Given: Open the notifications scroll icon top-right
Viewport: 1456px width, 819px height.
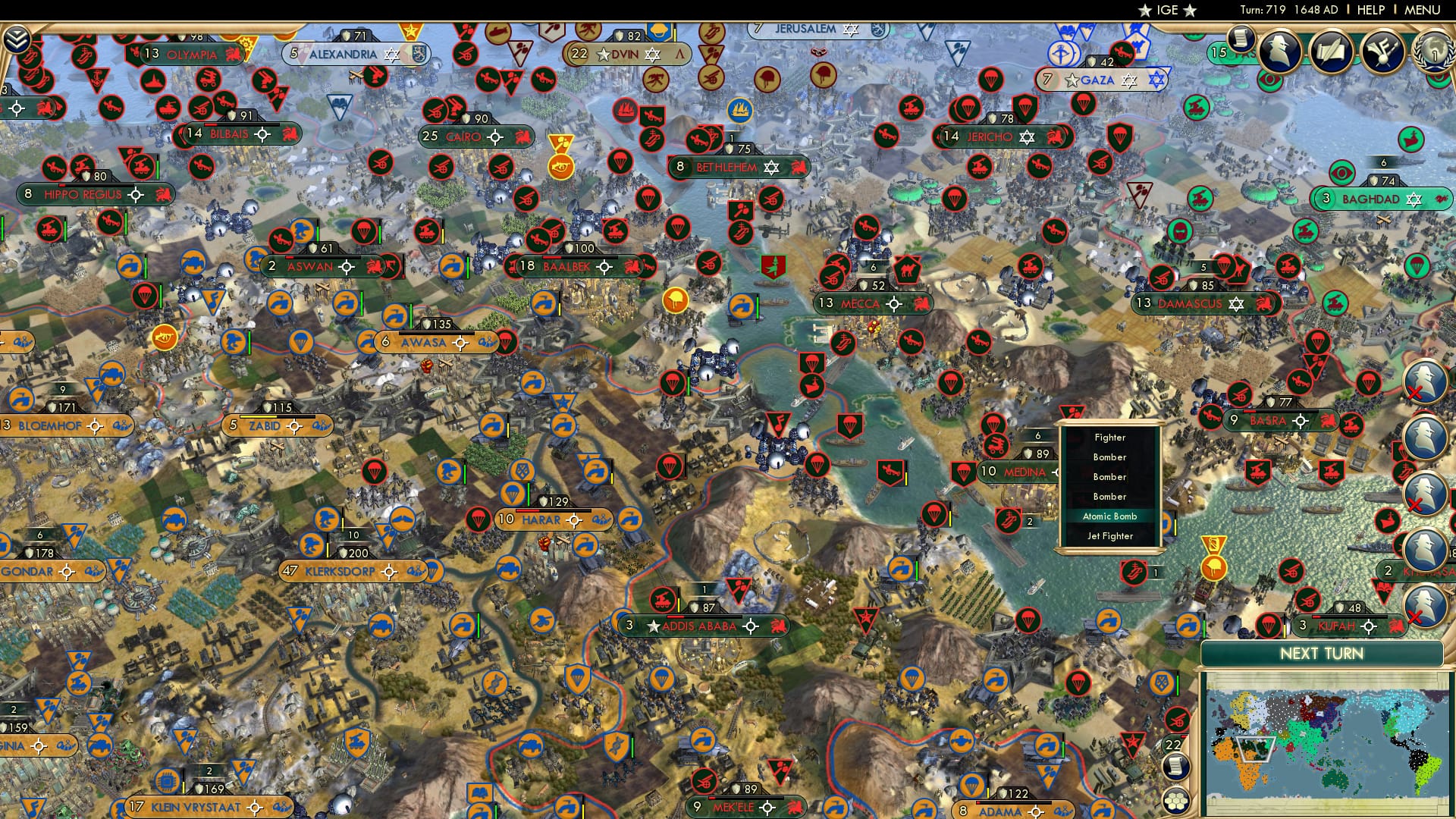Looking at the screenshot, I should tap(1241, 39).
